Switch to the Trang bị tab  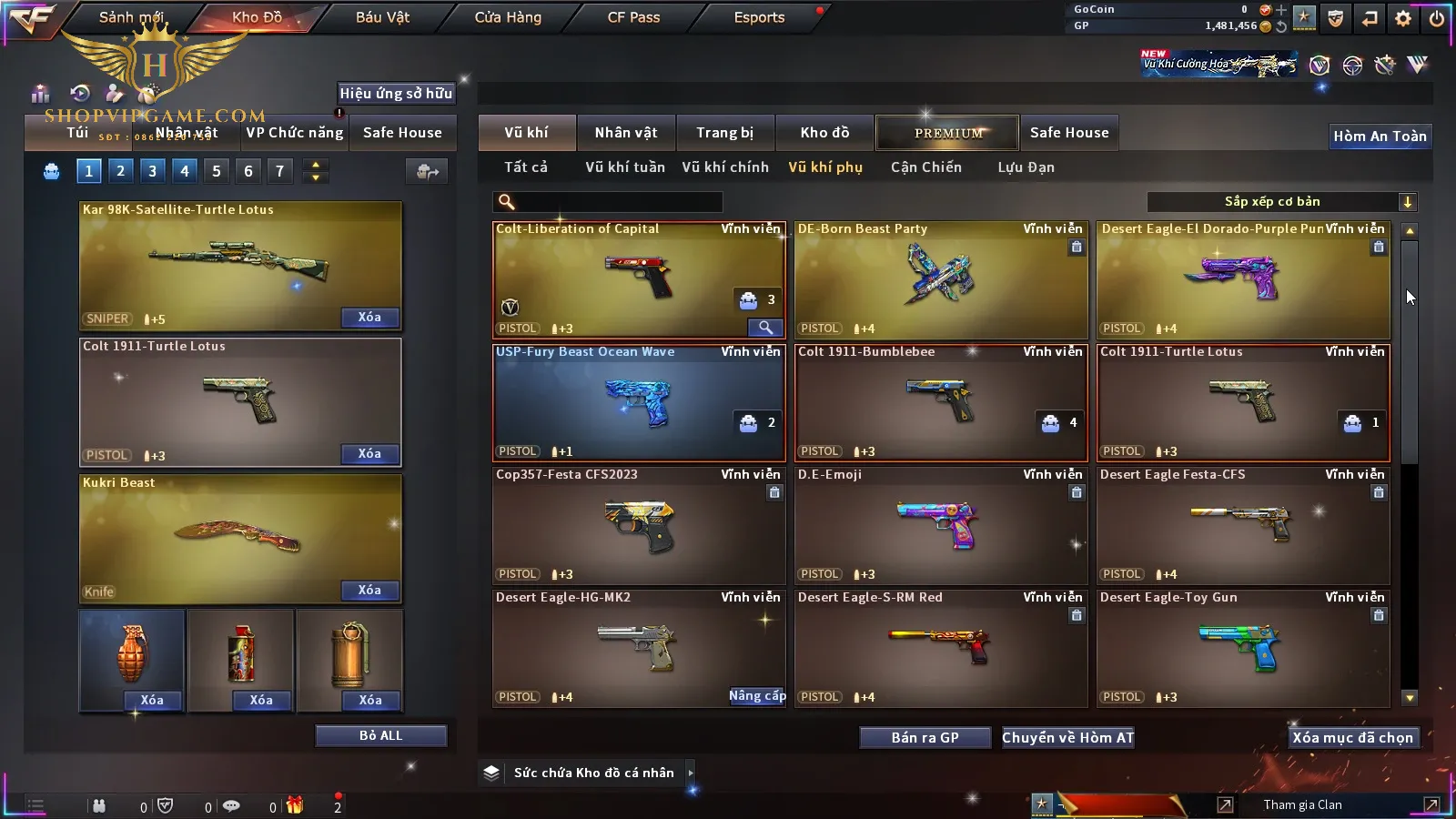[x=724, y=133]
